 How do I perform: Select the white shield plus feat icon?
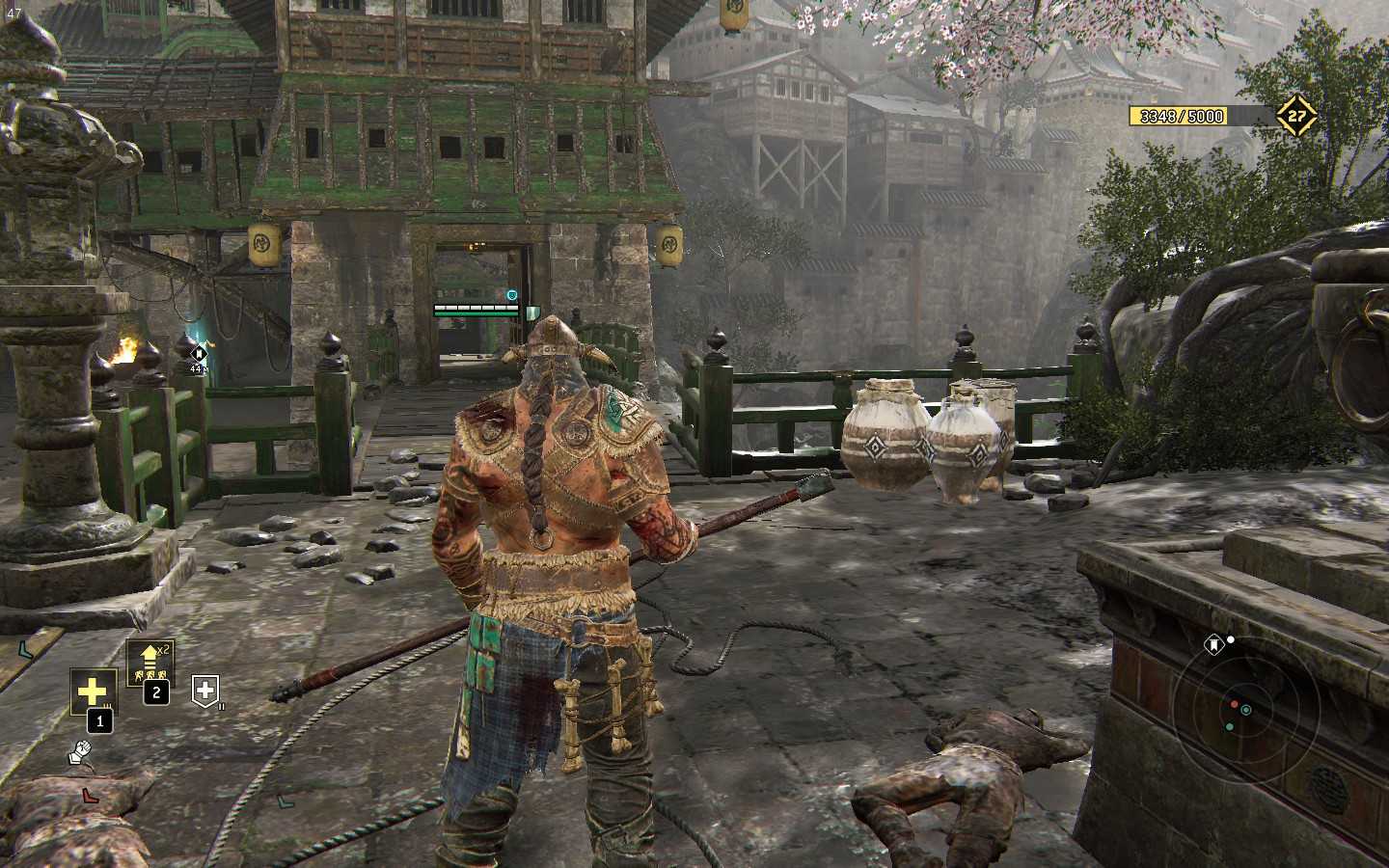[205, 689]
